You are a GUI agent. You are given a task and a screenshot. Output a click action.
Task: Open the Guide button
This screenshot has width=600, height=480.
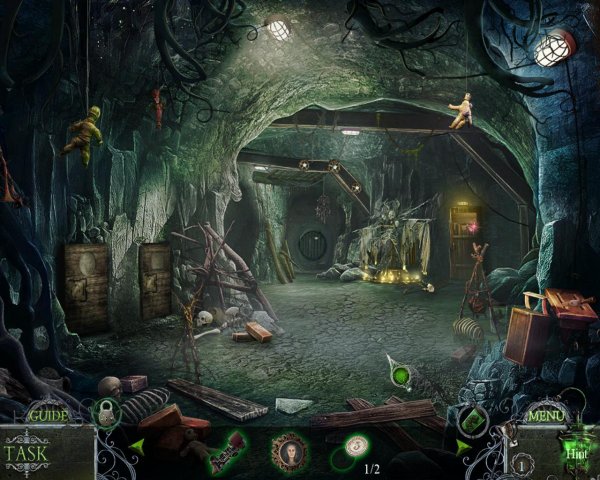click(46, 414)
